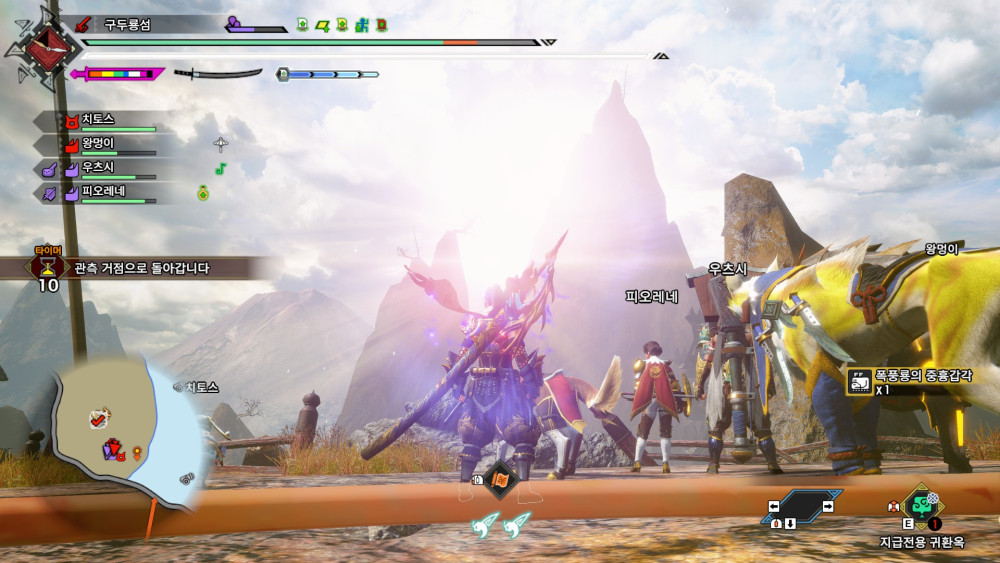This screenshot has height=563, width=1000.
Task: Click the long sword sharpness icon
Action: pos(217,73)
